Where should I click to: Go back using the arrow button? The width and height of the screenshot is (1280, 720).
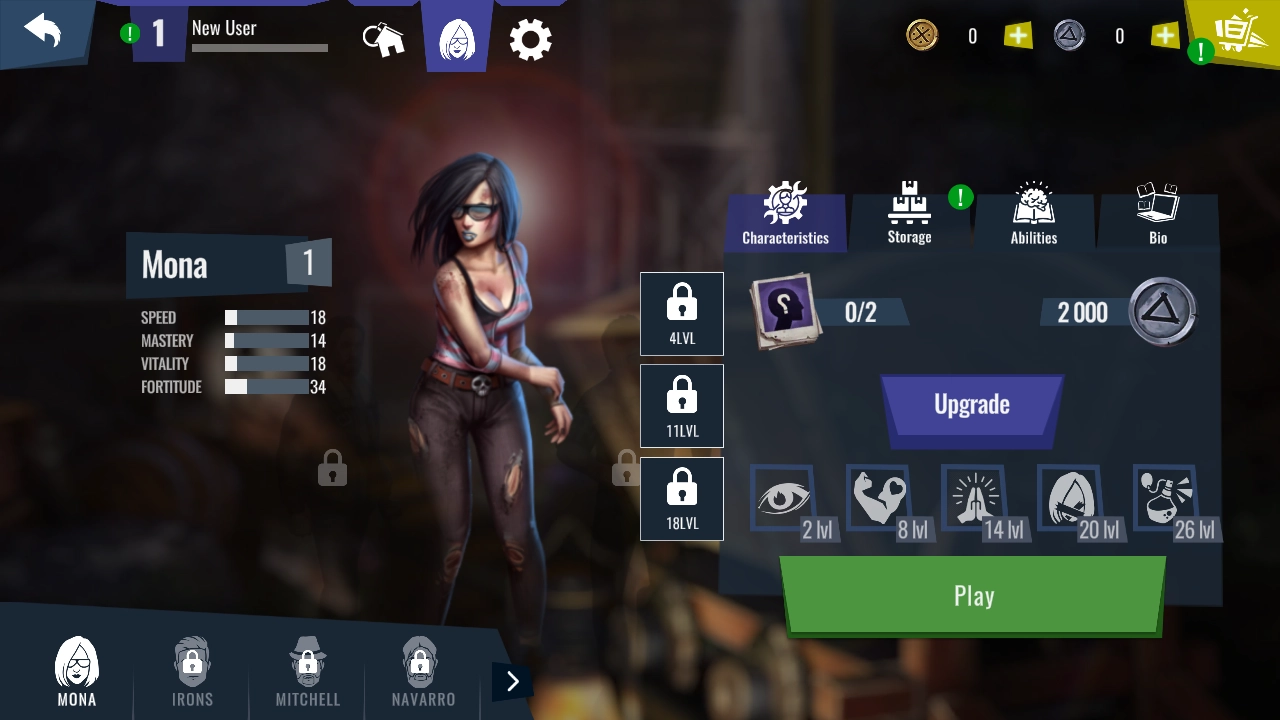click(43, 31)
